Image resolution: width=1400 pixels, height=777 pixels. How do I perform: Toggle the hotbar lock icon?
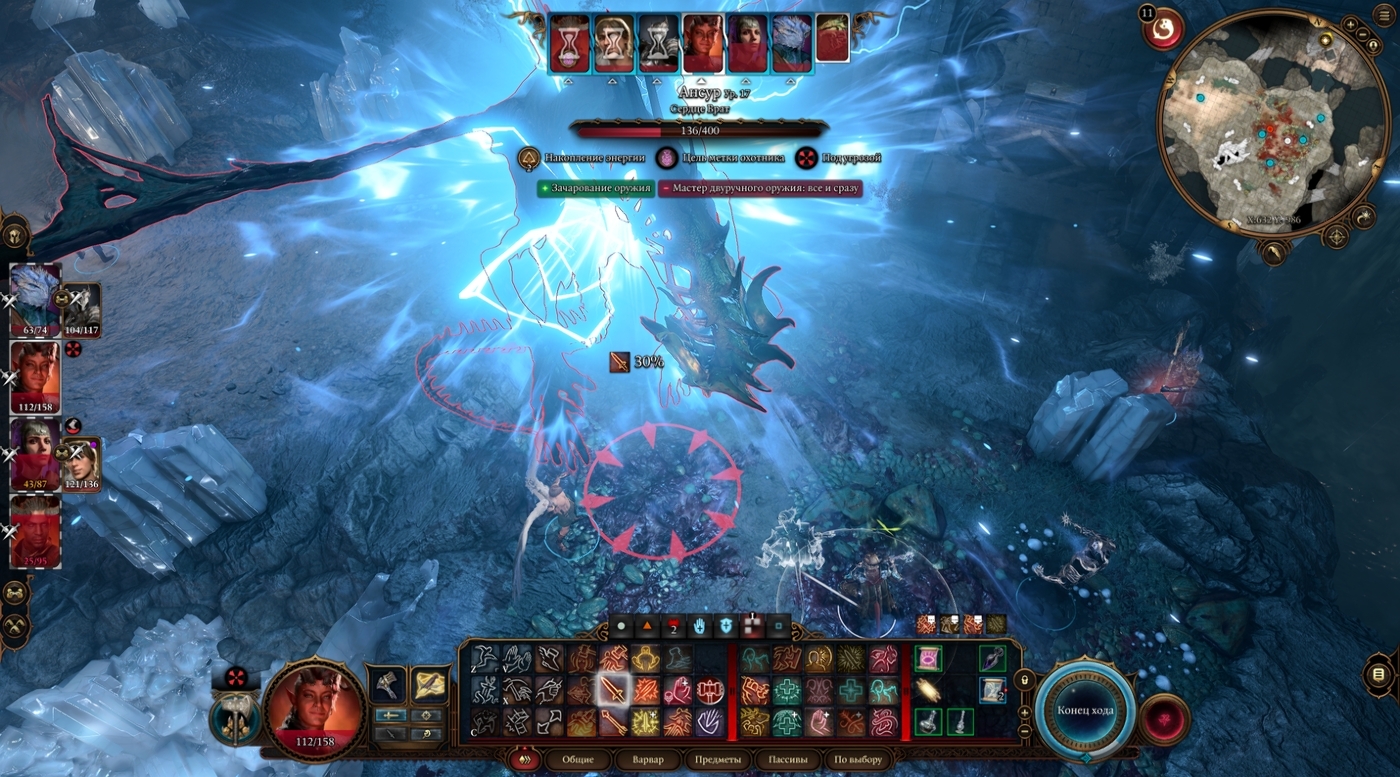[x=1025, y=680]
